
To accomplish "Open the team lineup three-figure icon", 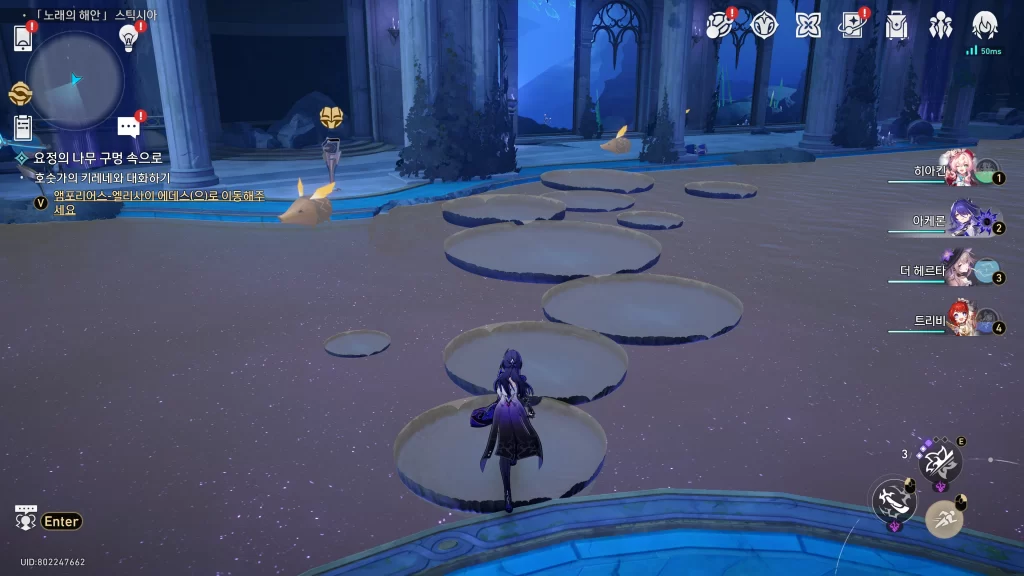I will pyautogui.click(x=941, y=25).
